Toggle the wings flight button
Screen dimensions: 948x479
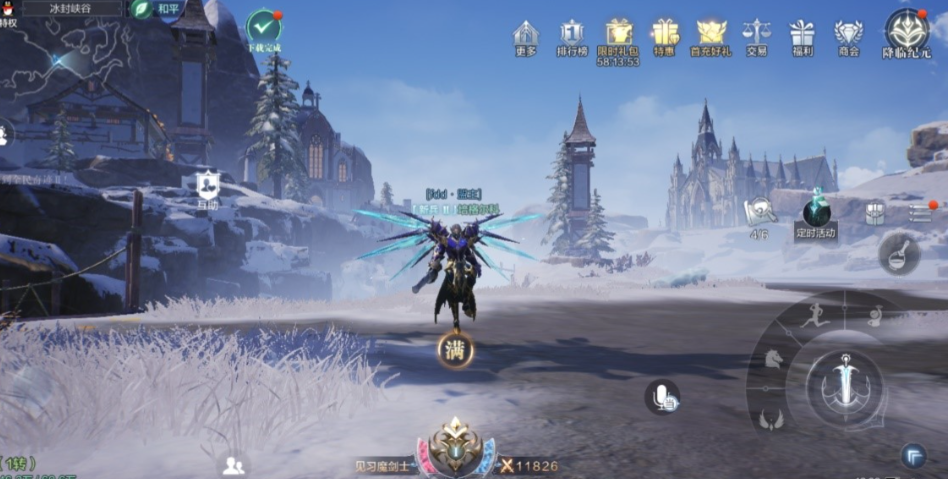pos(770,419)
